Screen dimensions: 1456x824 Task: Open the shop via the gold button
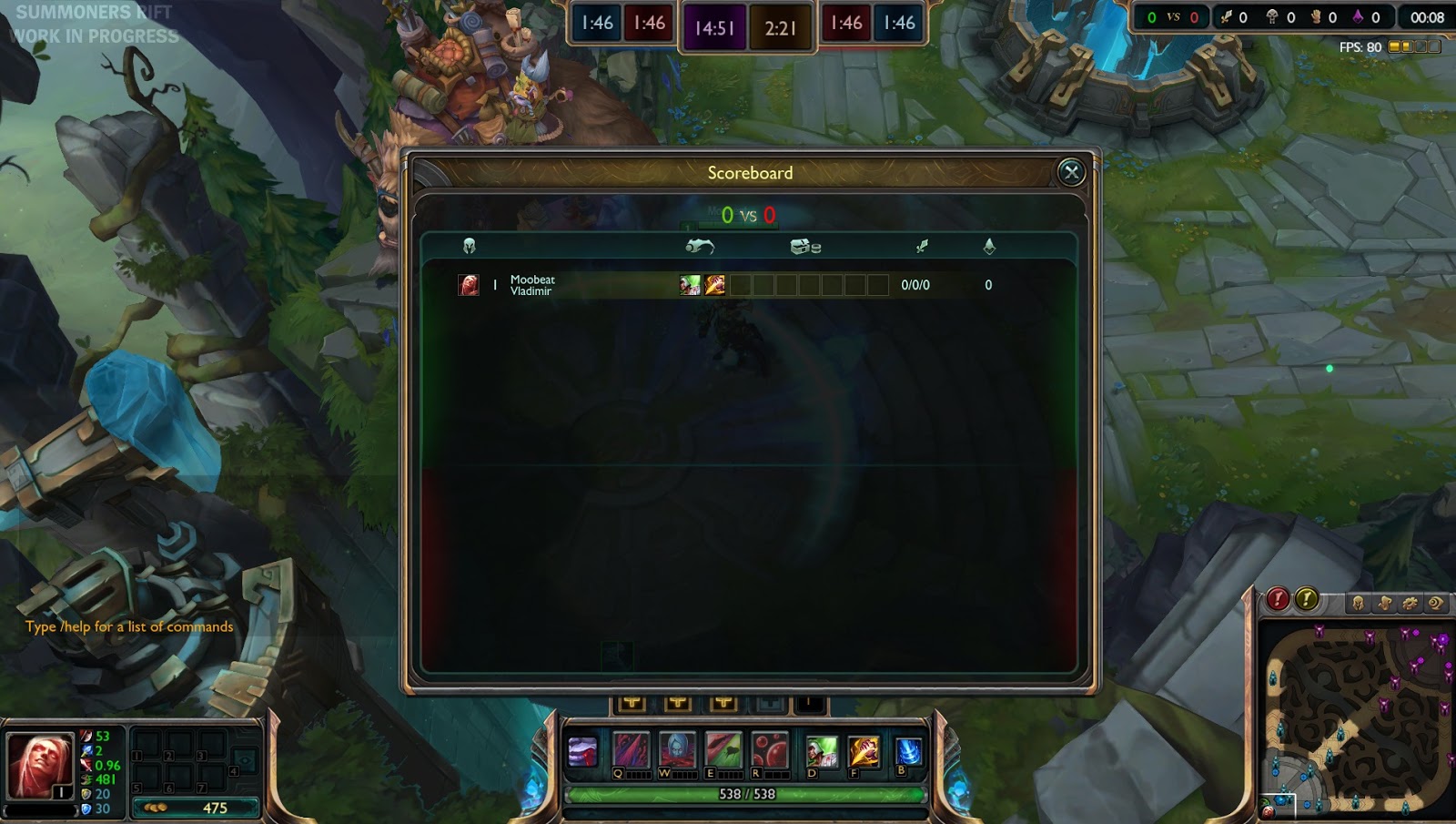point(196,808)
